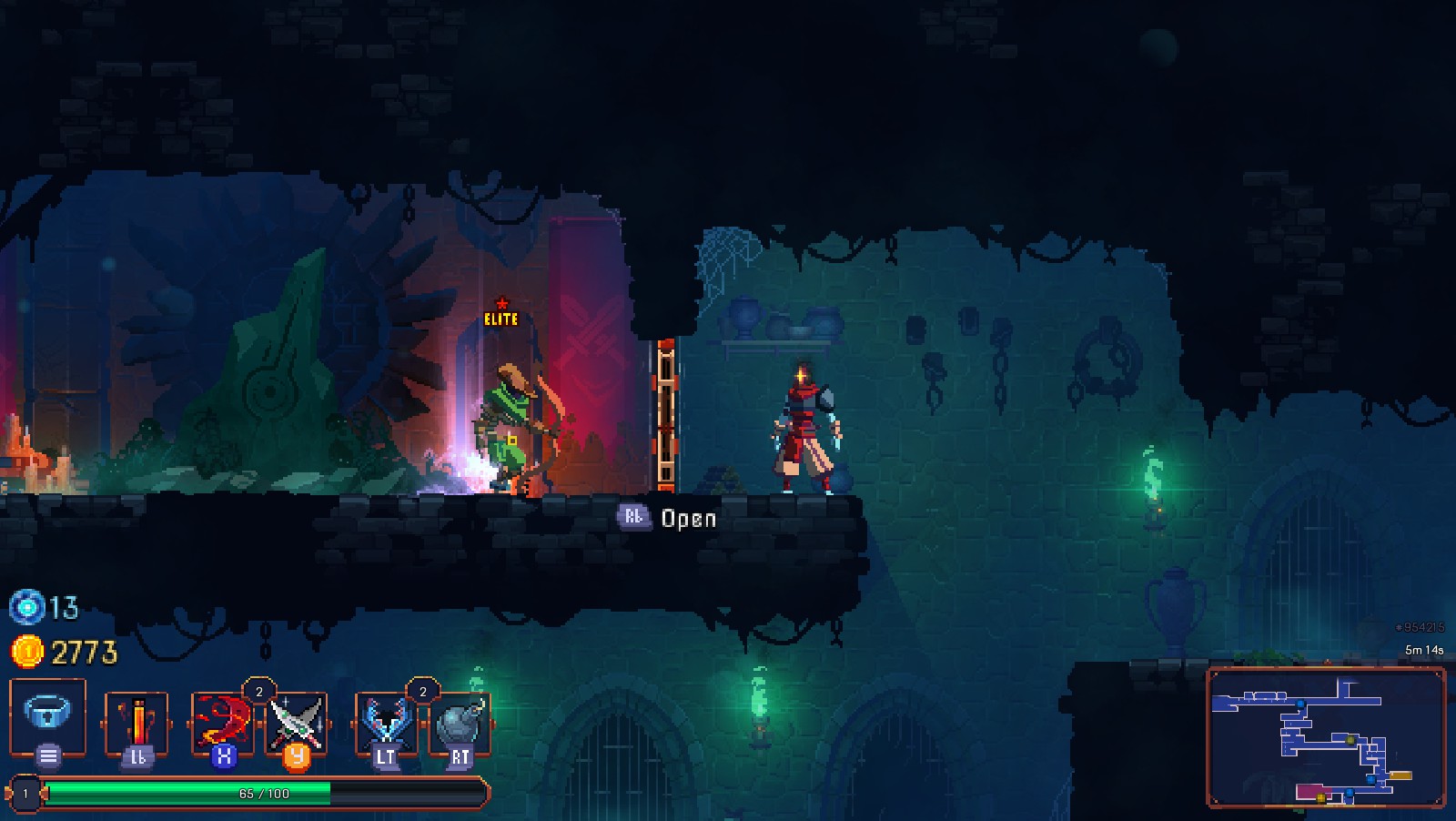Activate the blue jaw trap skill
The width and height of the screenshot is (1456, 821).
point(386,724)
